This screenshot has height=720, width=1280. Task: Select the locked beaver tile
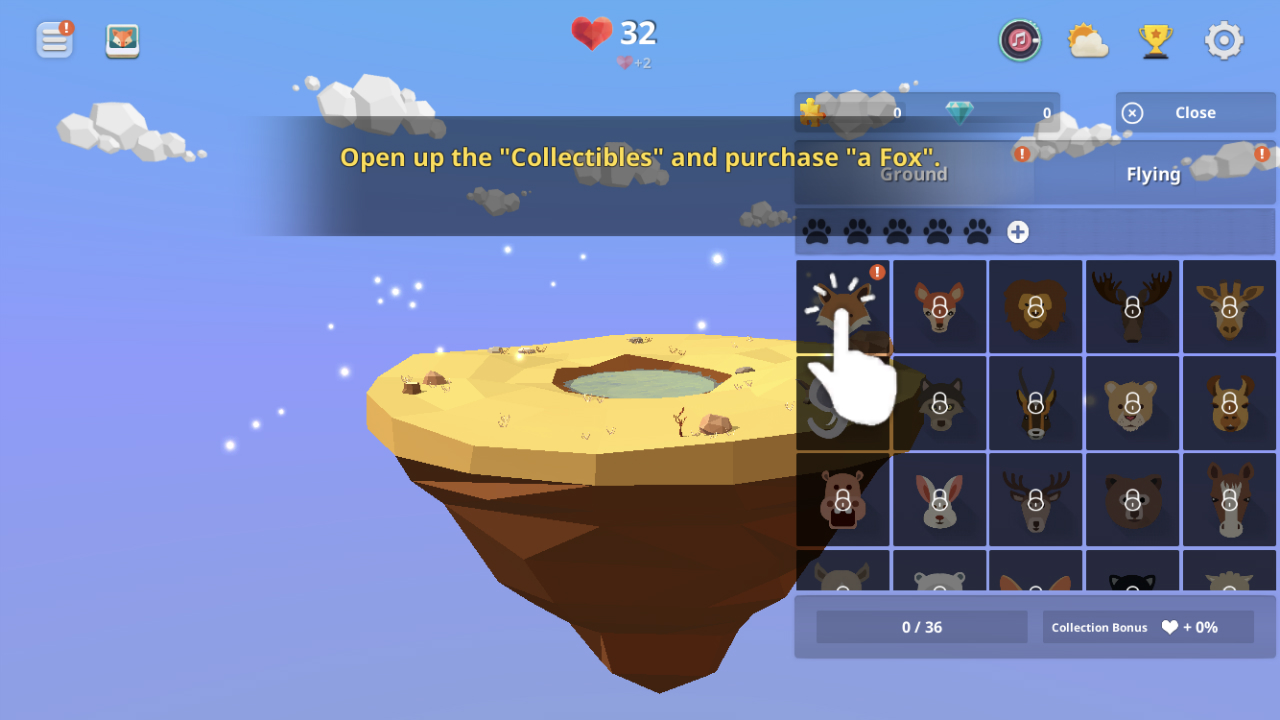tap(842, 500)
